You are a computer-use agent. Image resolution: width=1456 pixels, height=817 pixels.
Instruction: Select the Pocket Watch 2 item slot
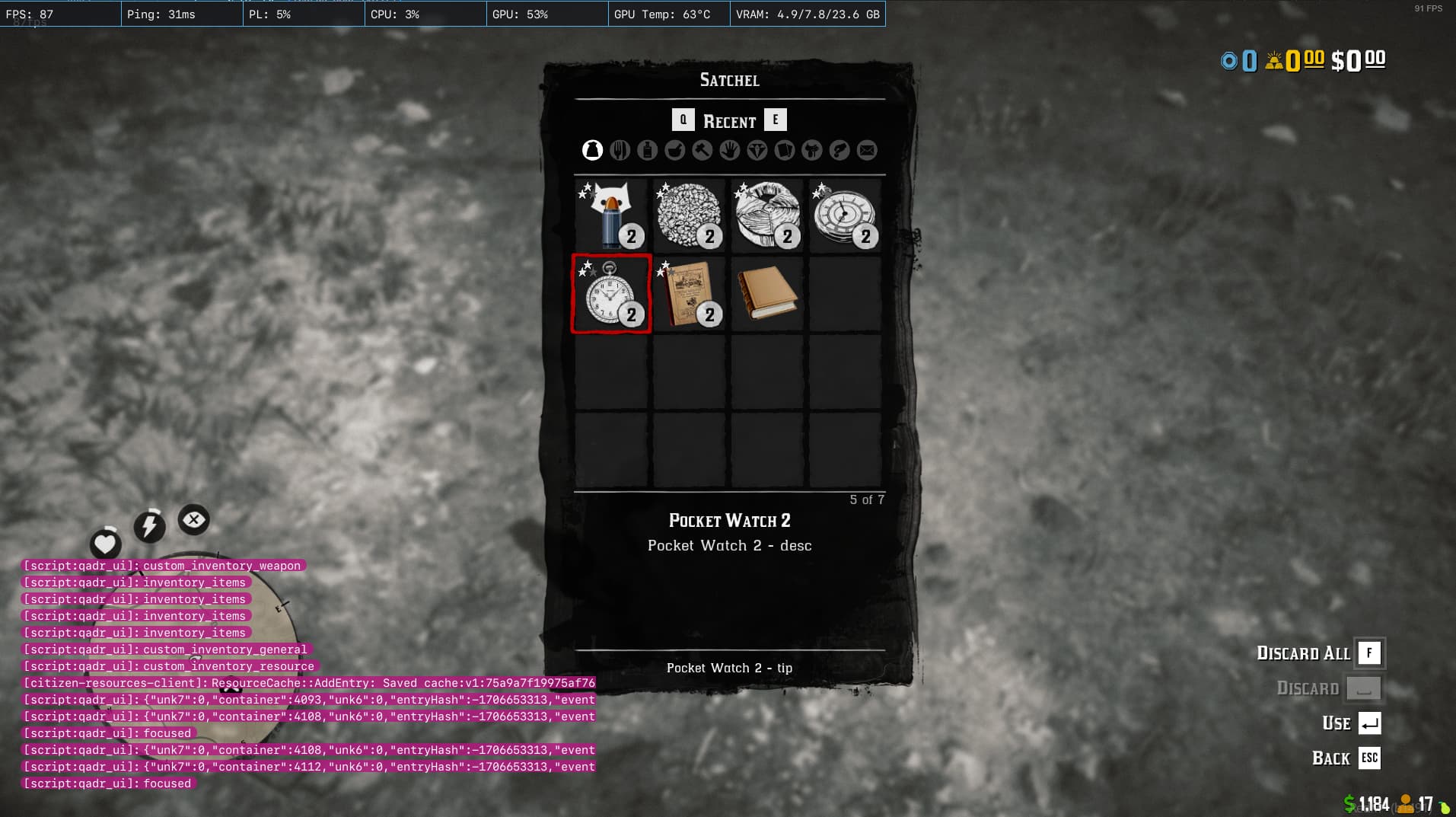610,293
